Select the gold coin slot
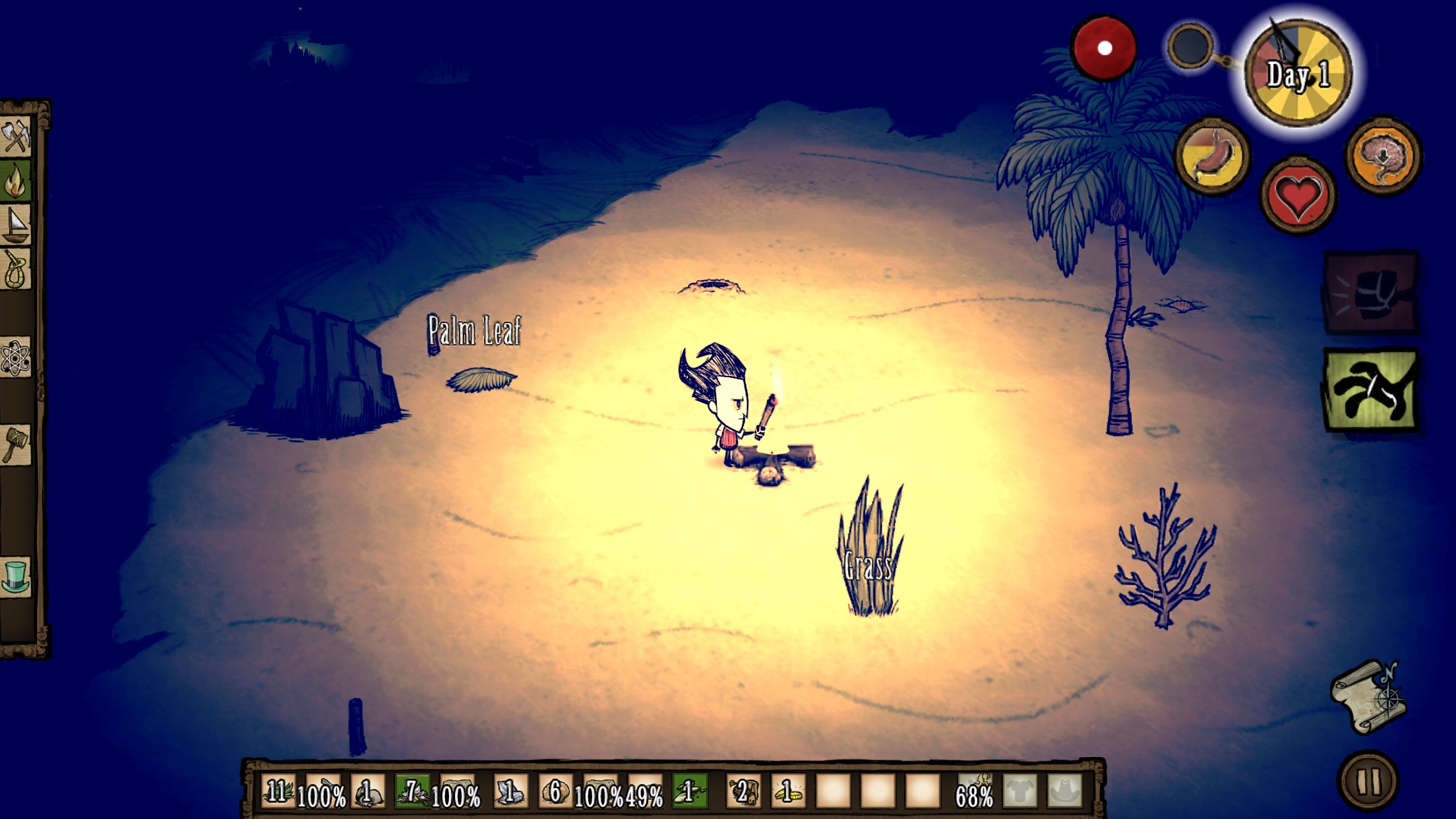 789,791
